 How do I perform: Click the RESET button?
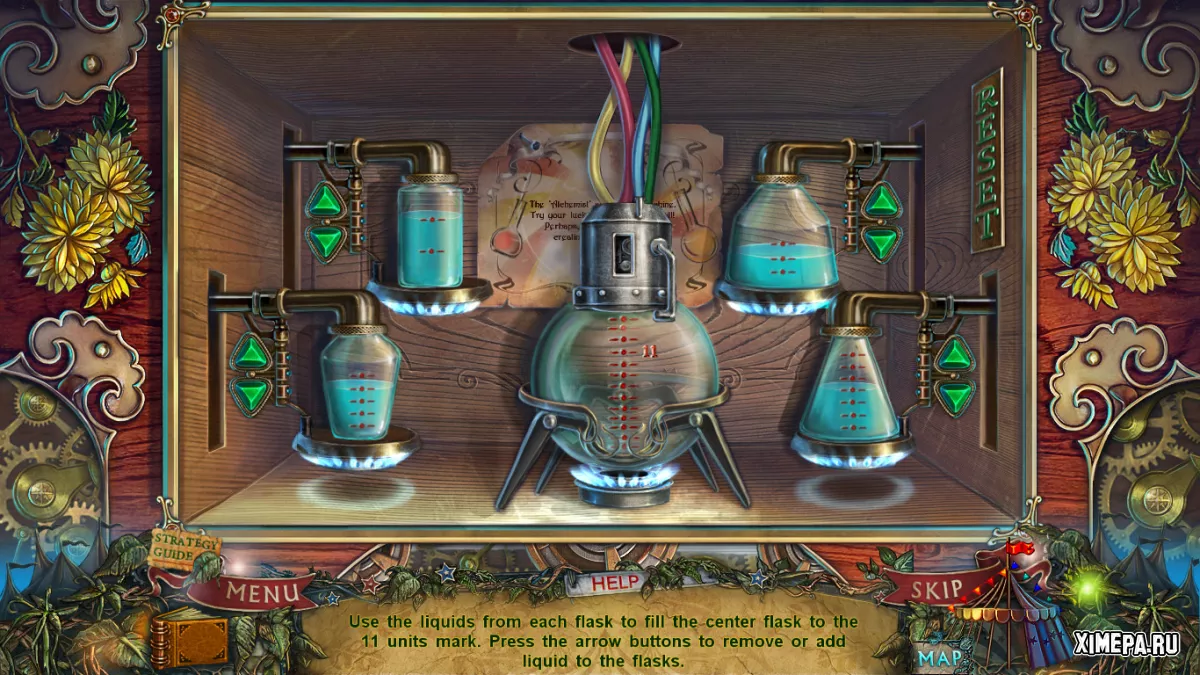click(x=988, y=160)
